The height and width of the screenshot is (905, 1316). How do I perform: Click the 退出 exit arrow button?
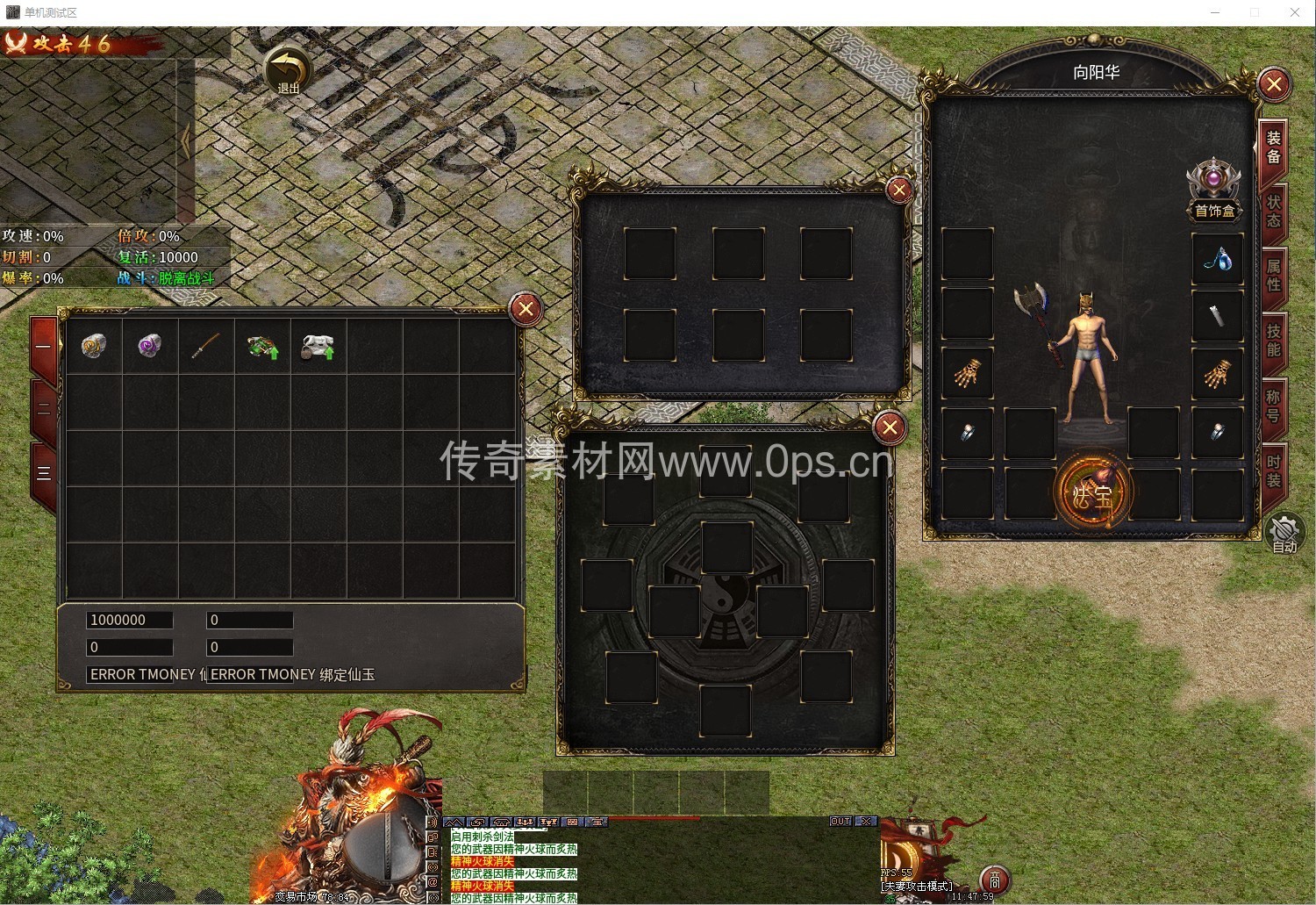coord(289,70)
